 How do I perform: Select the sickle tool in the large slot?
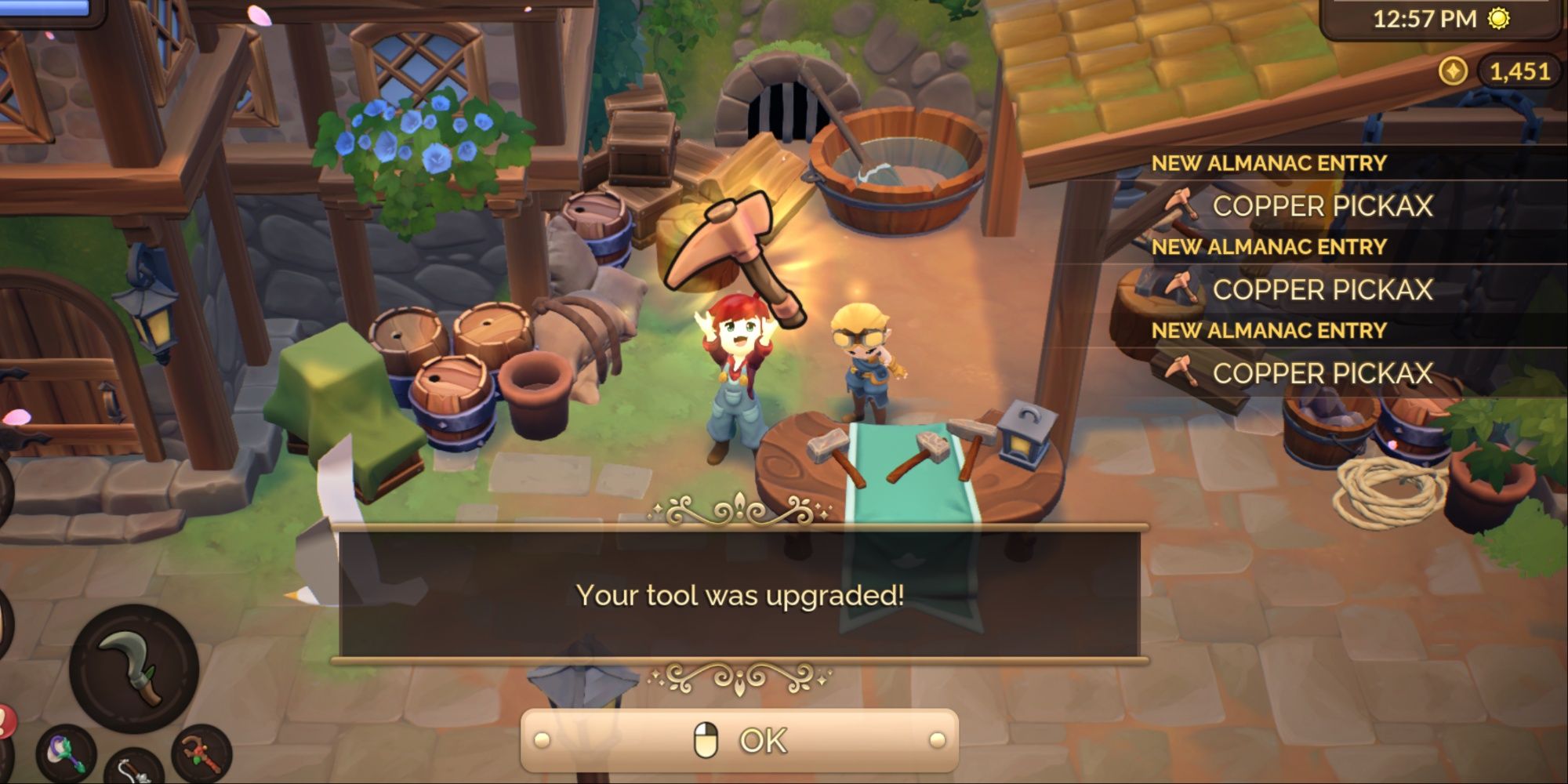click(134, 667)
